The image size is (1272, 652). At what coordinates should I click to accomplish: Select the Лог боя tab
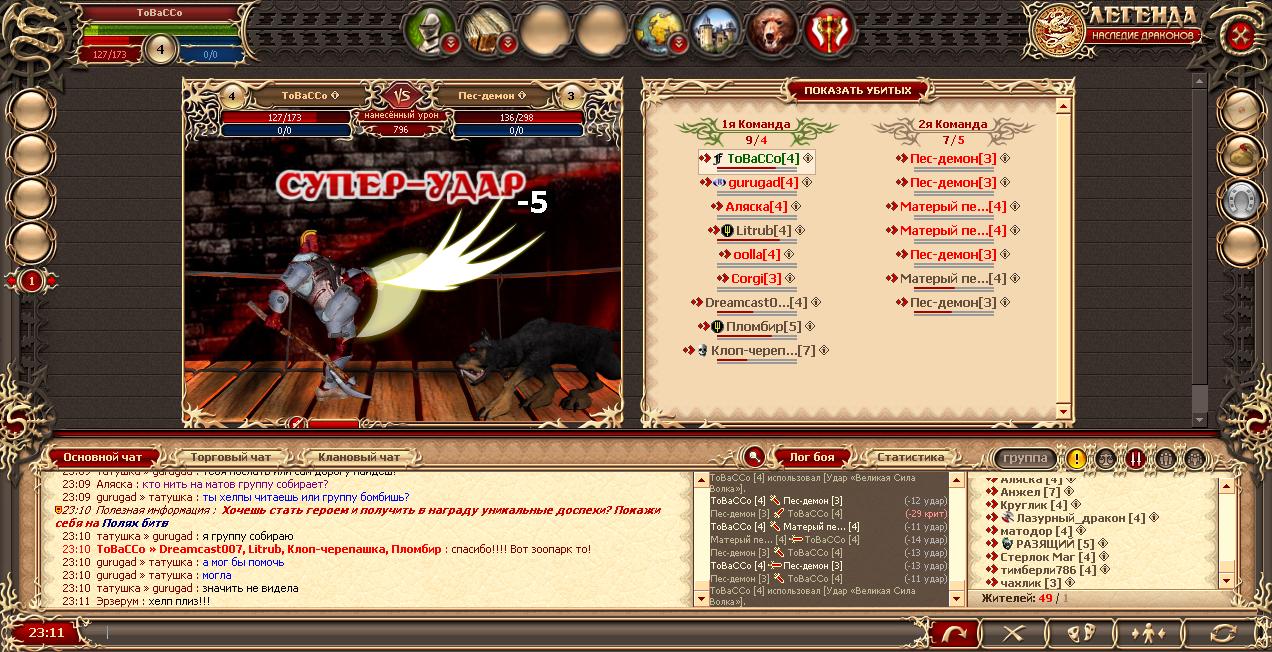pyautogui.click(x=812, y=457)
